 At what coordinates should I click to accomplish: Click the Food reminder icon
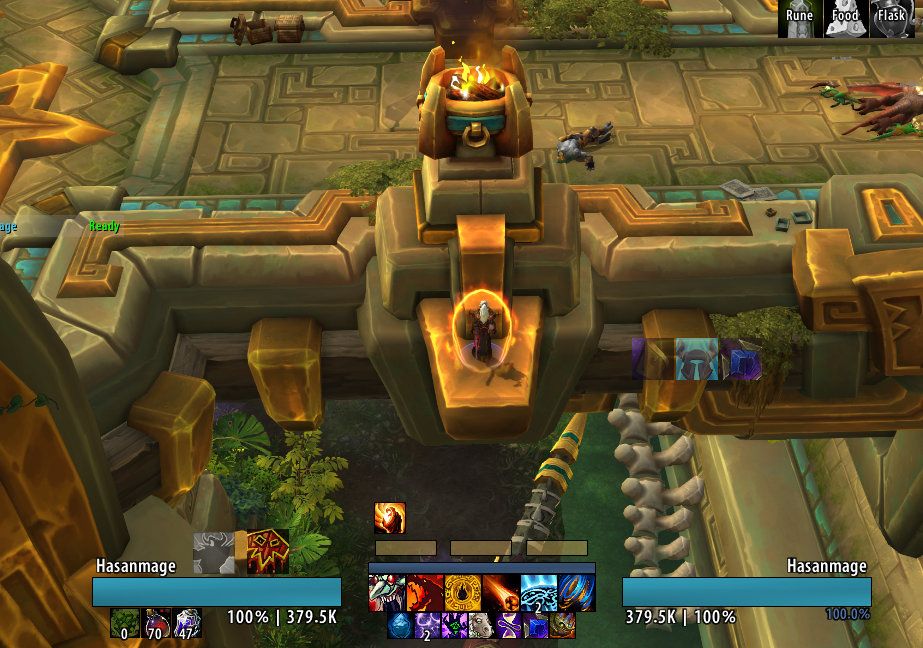pyautogui.click(x=845, y=18)
